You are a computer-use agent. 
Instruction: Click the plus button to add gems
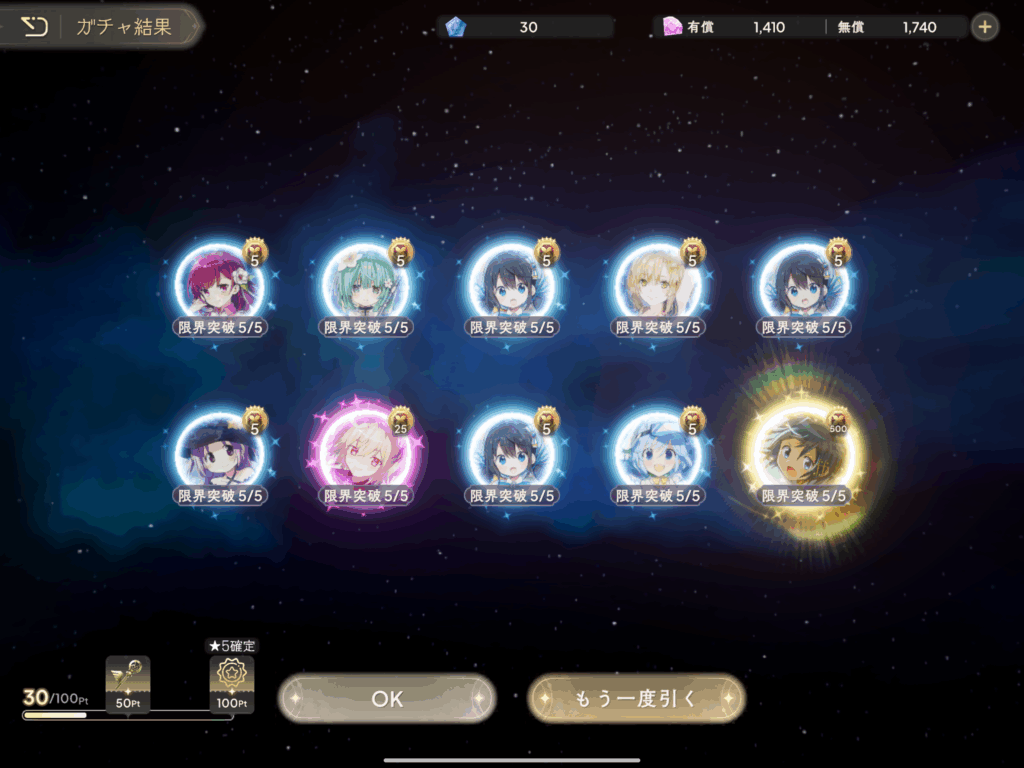point(985,27)
